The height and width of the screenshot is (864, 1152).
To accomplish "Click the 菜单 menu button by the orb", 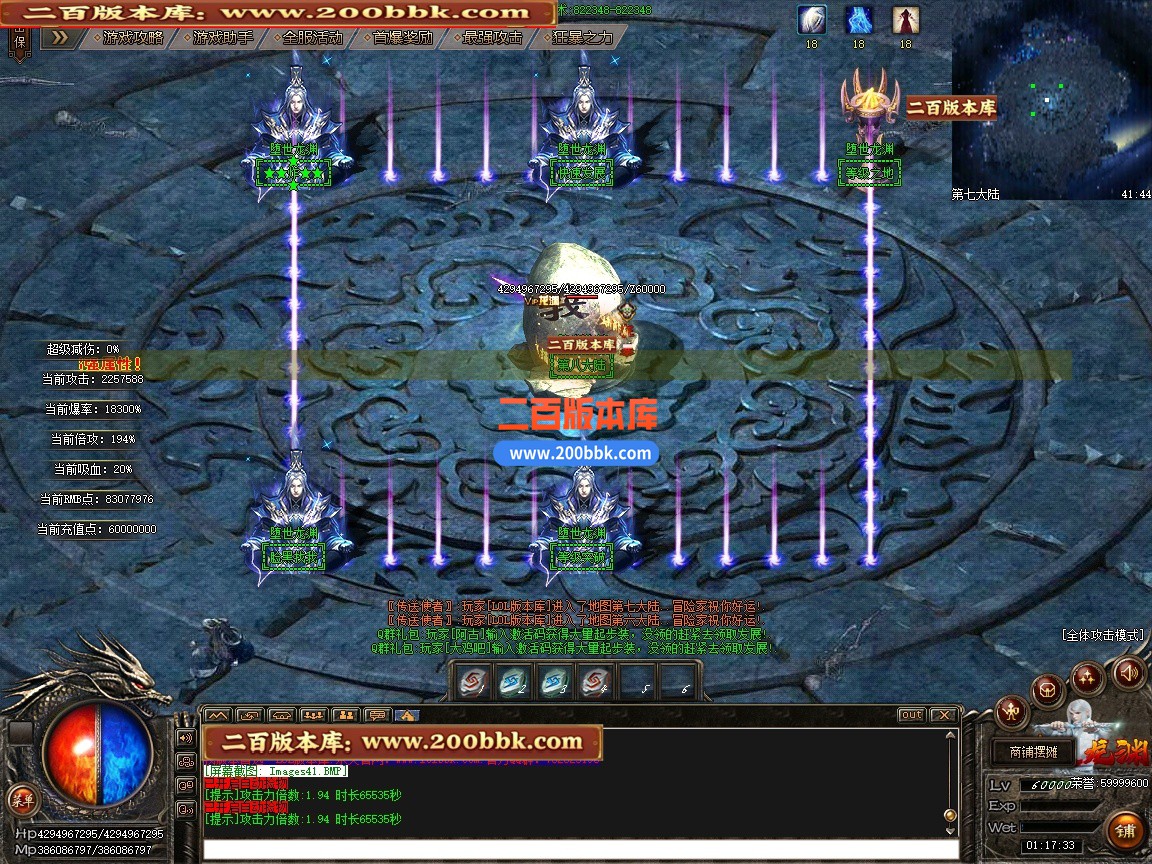I will 22,799.
